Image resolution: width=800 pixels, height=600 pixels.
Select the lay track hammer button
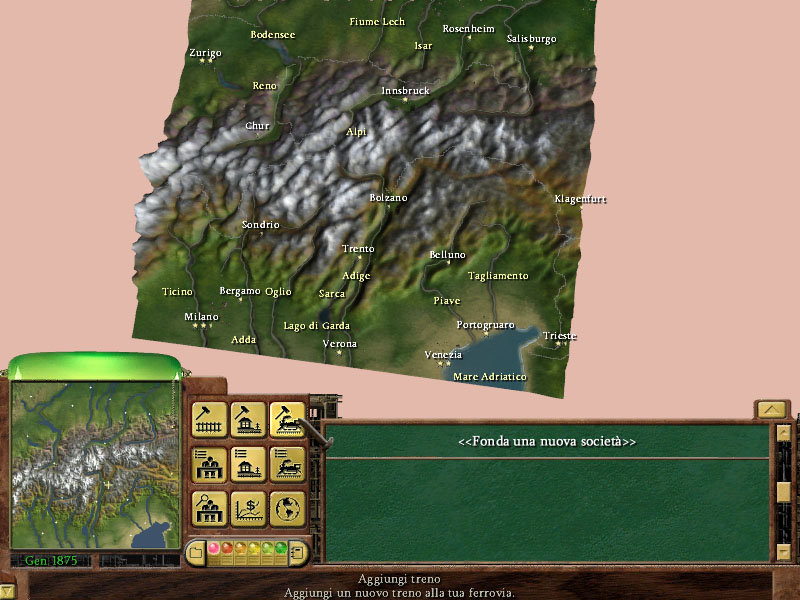[209, 420]
